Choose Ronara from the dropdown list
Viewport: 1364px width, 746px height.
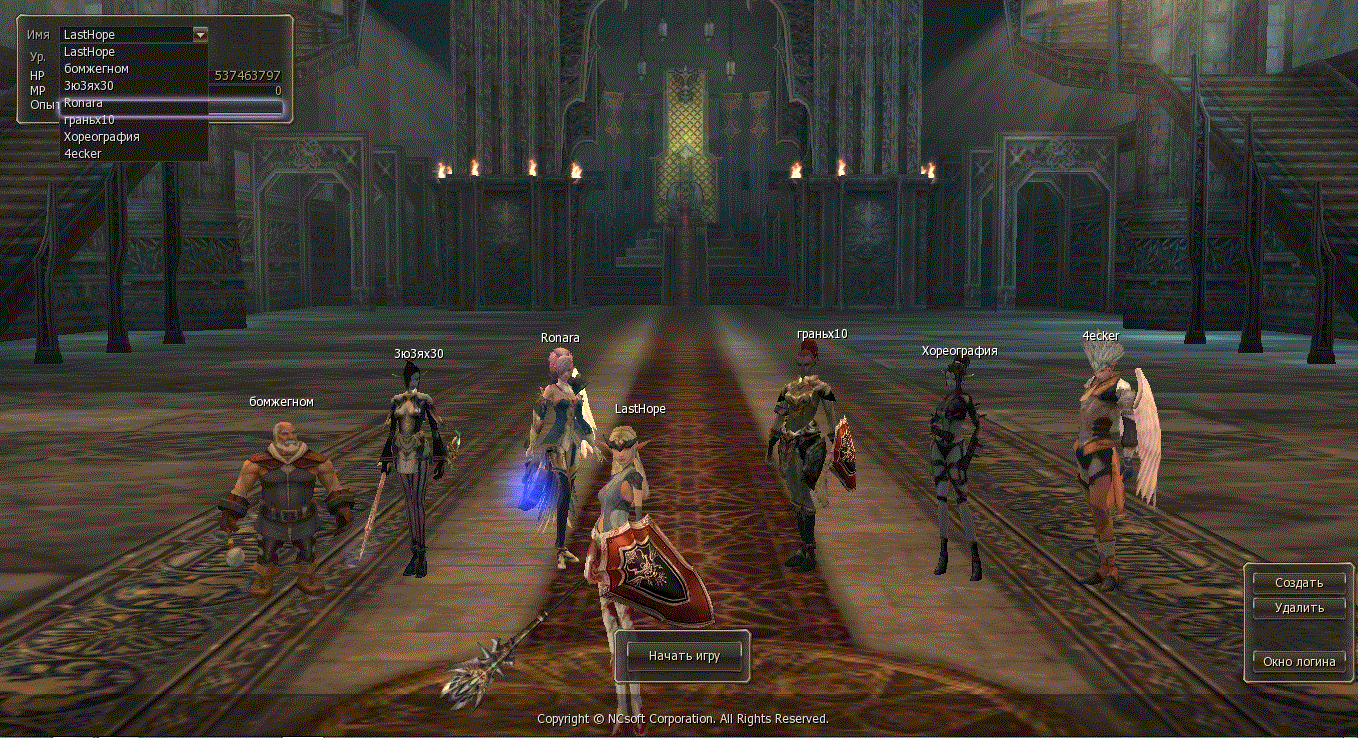[83, 102]
